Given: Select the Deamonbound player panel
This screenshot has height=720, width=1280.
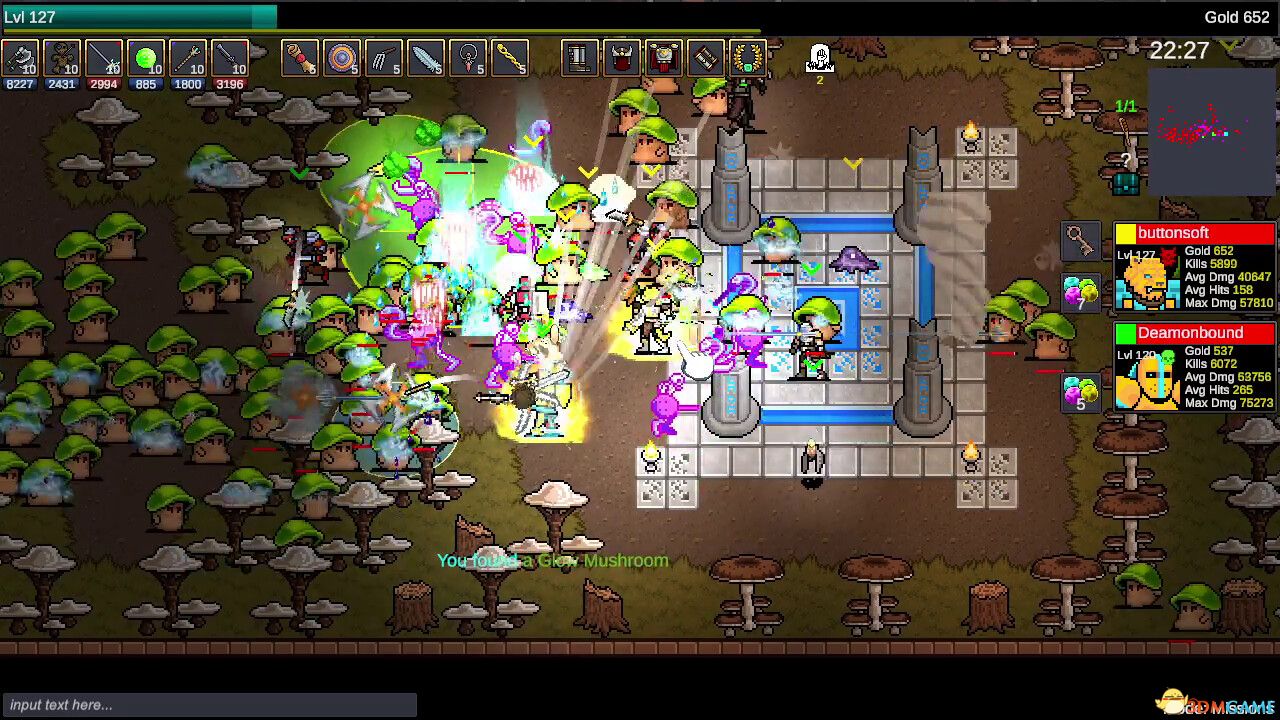Looking at the screenshot, I should click(1195, 367).
